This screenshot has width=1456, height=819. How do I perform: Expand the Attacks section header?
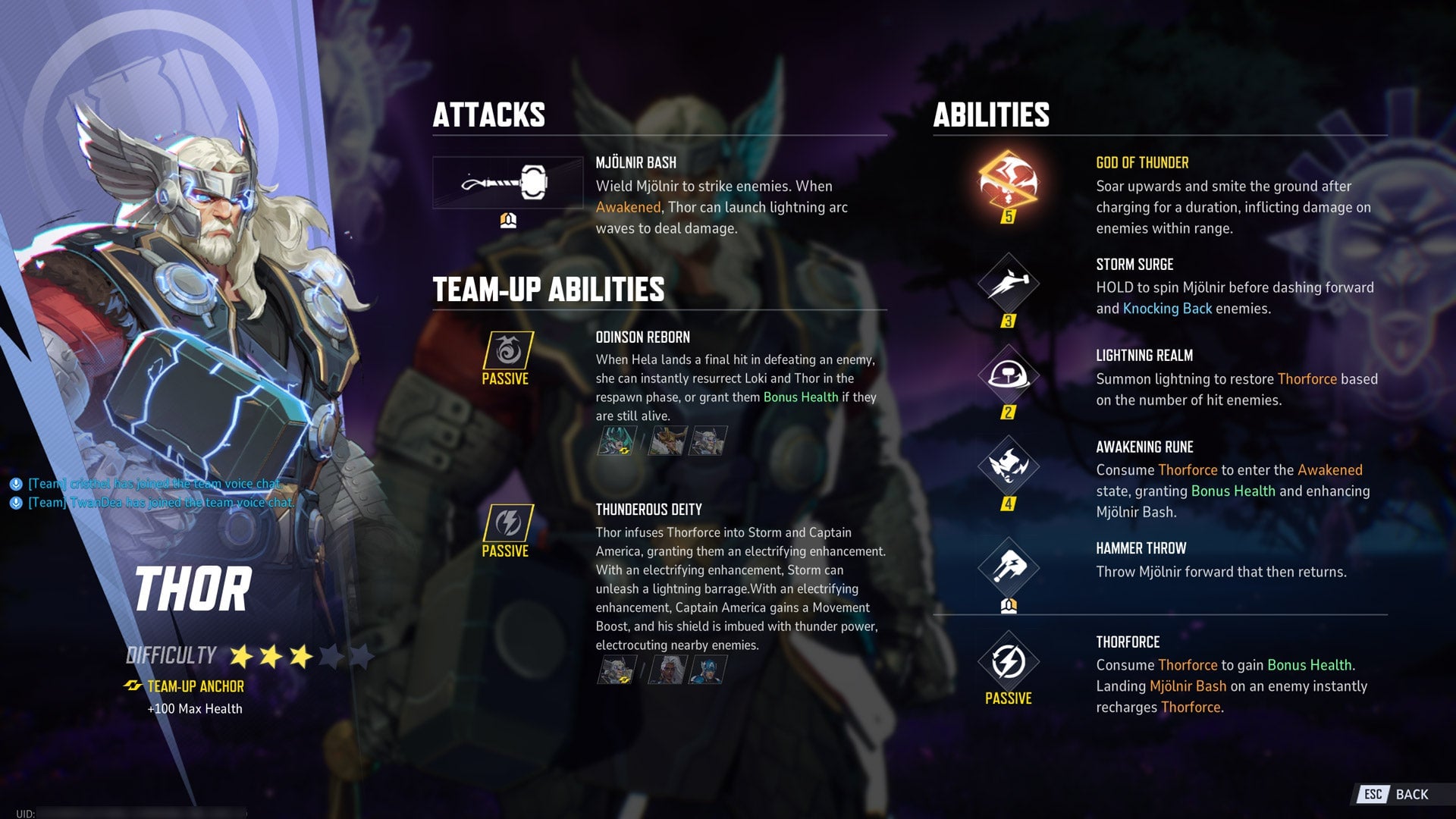point(489,115)
